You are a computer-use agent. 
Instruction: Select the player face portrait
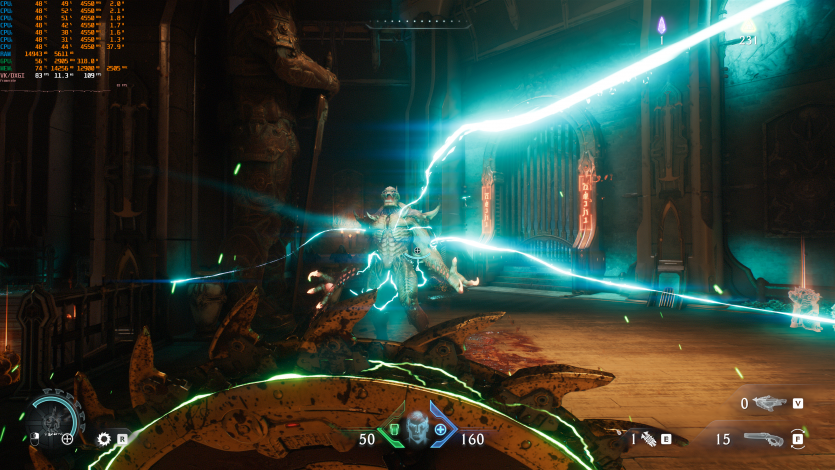(x=418, y=427)
